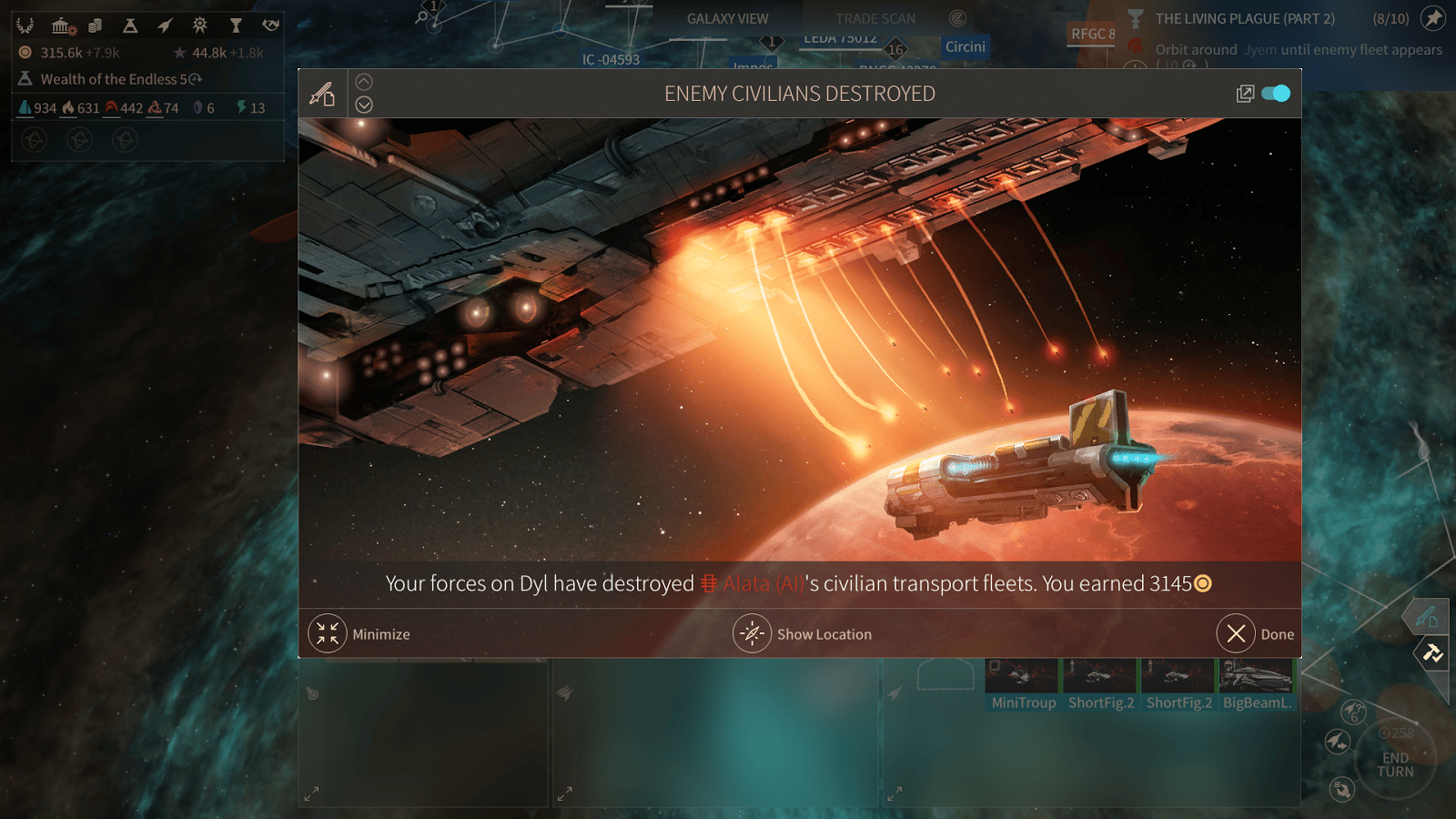End the current turn

(1395, 764)
